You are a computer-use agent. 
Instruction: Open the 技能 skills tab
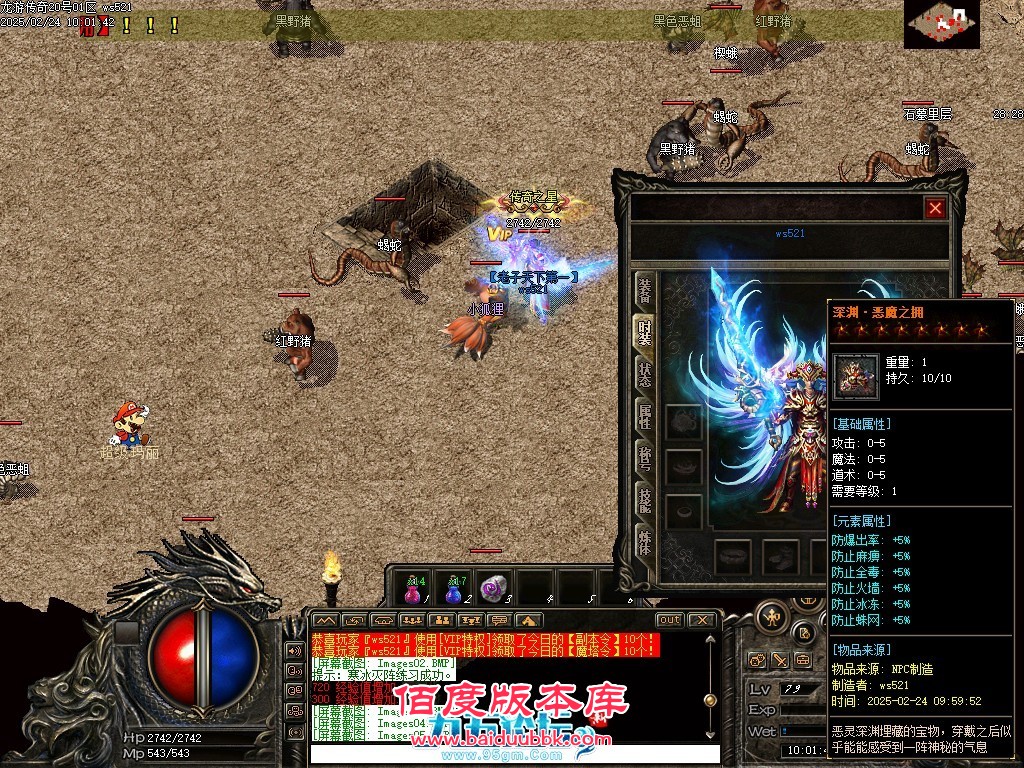coord(646,501)
